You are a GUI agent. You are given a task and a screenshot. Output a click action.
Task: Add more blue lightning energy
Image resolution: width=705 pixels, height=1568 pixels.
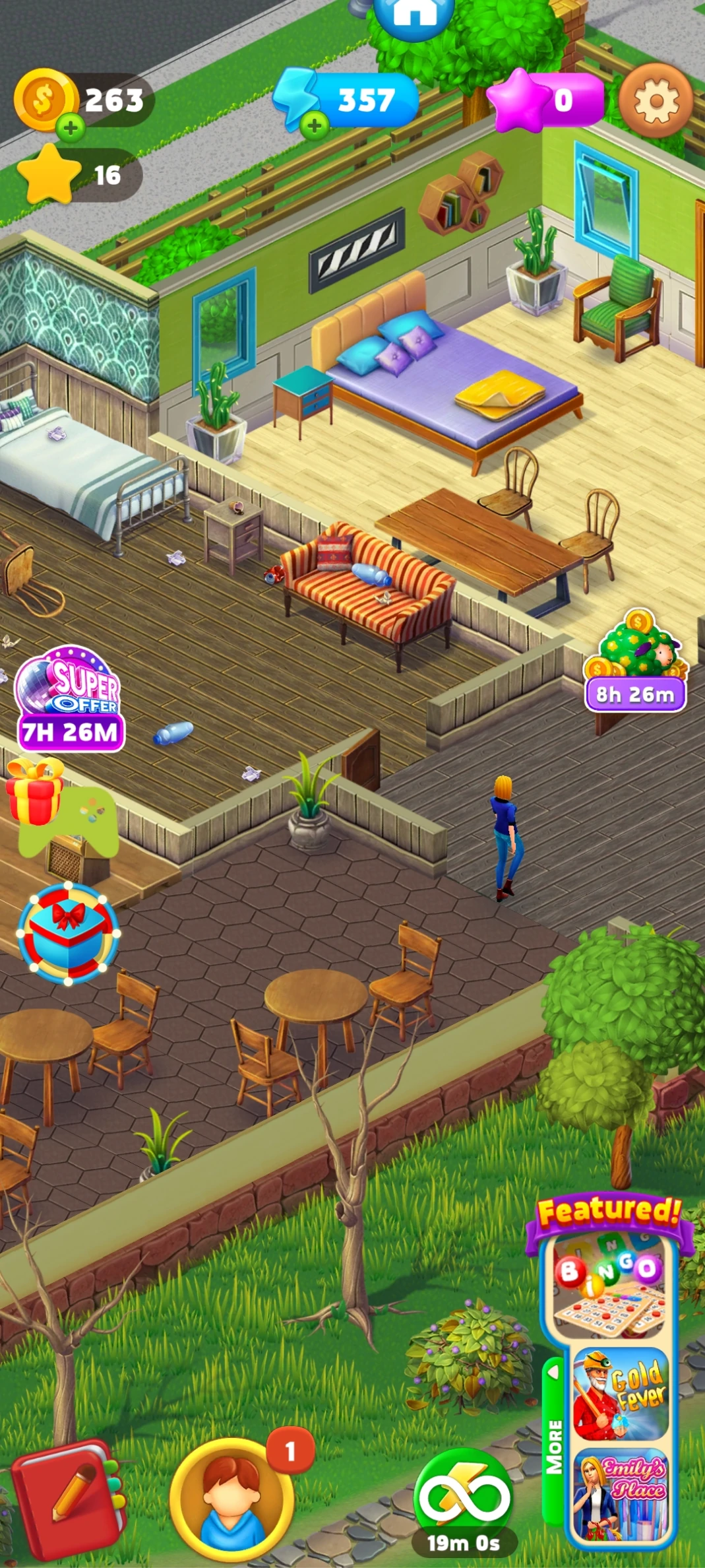pos(315,125)
